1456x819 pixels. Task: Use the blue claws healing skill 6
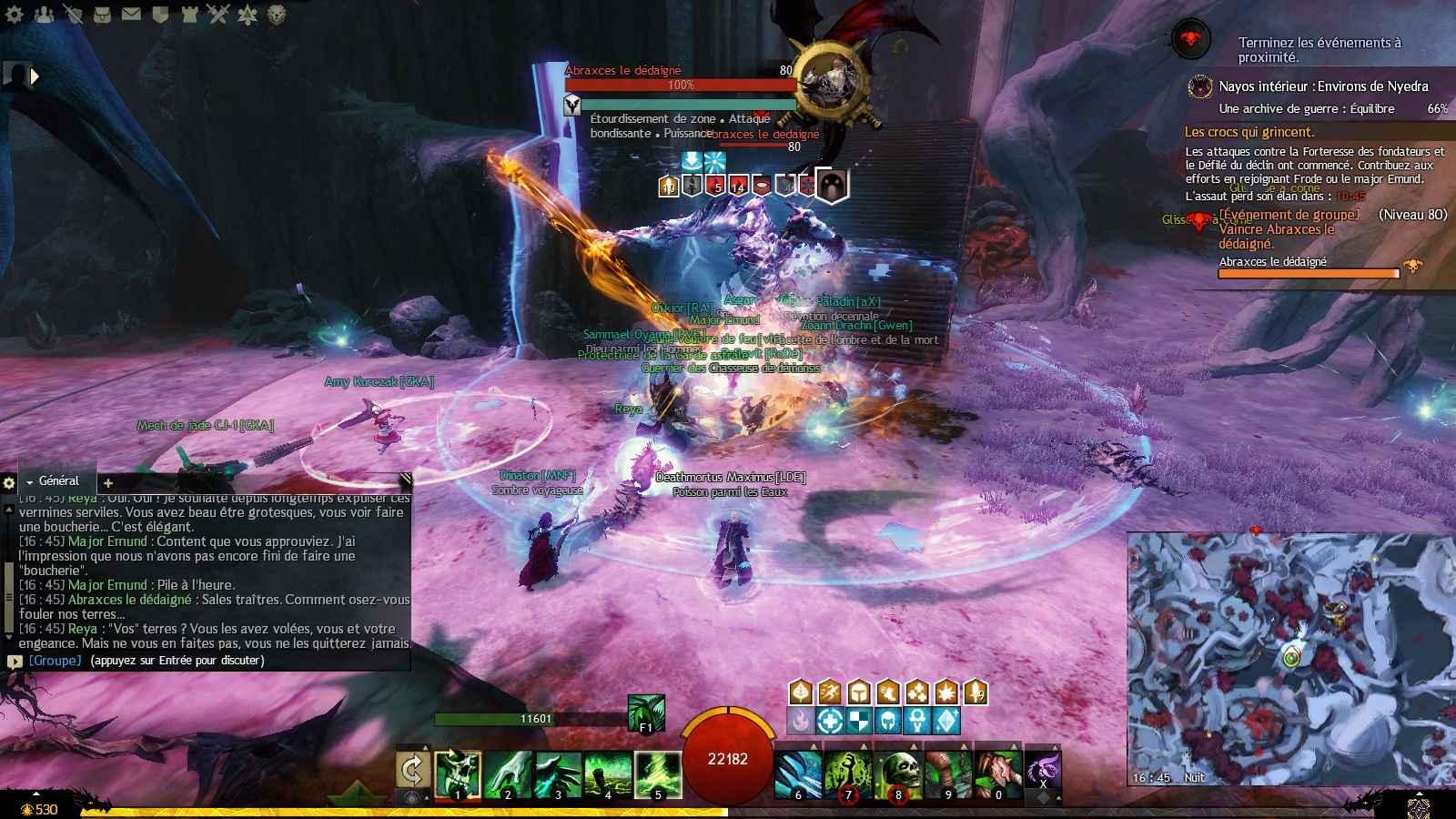(799, 773)
